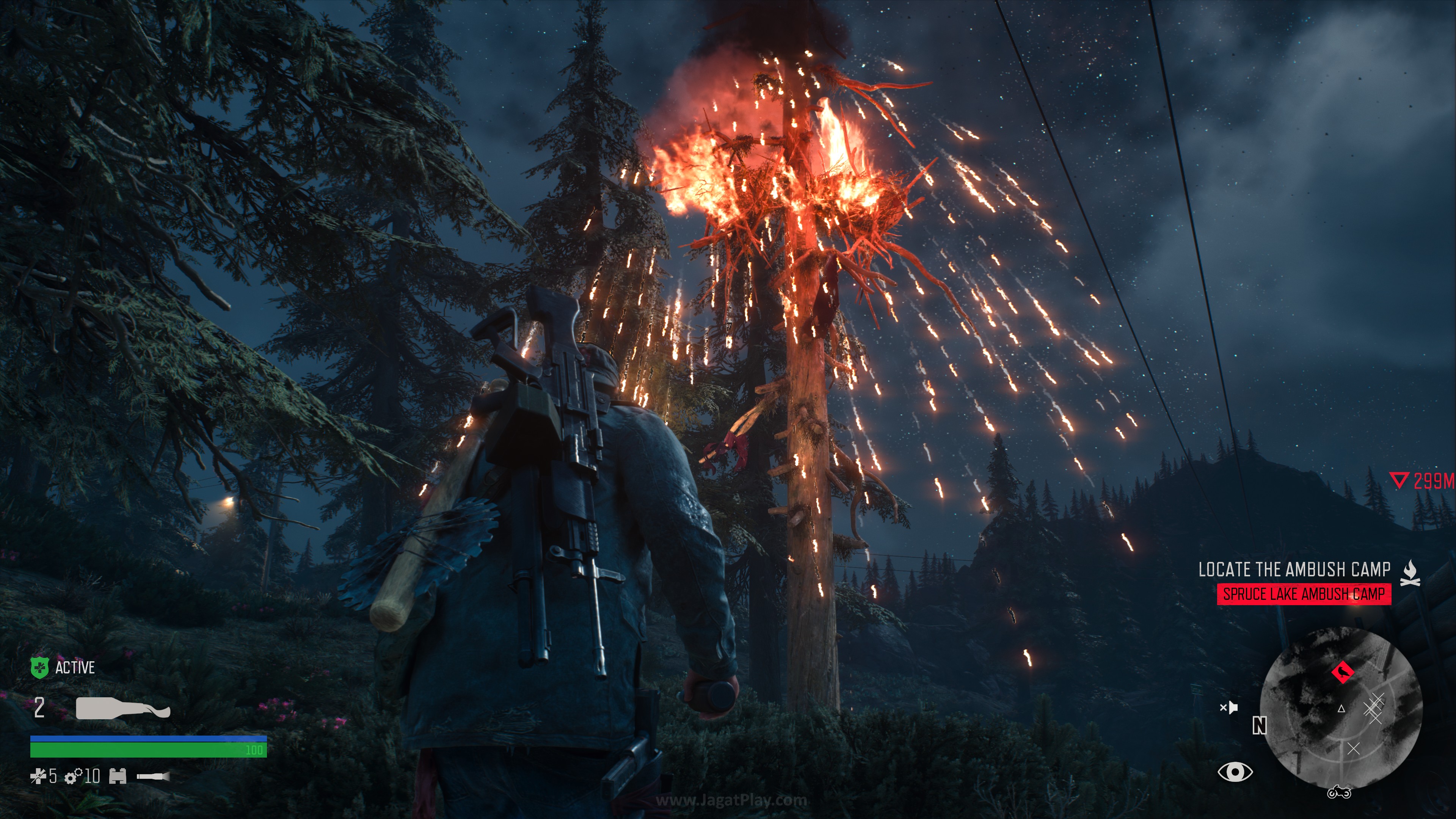Select the binoculars icon
1456x819 pixels.
118,777
